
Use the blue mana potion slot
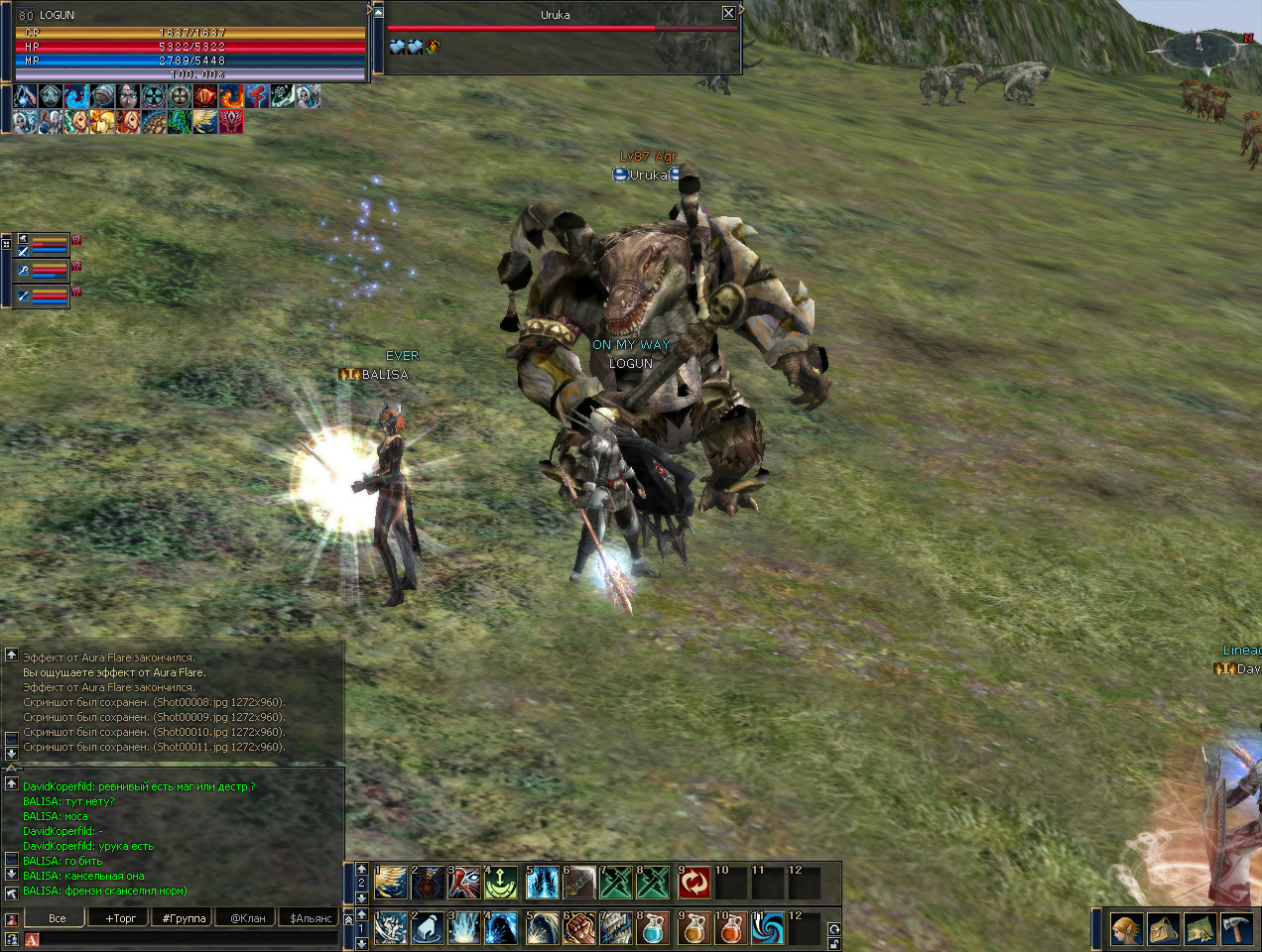652,929
